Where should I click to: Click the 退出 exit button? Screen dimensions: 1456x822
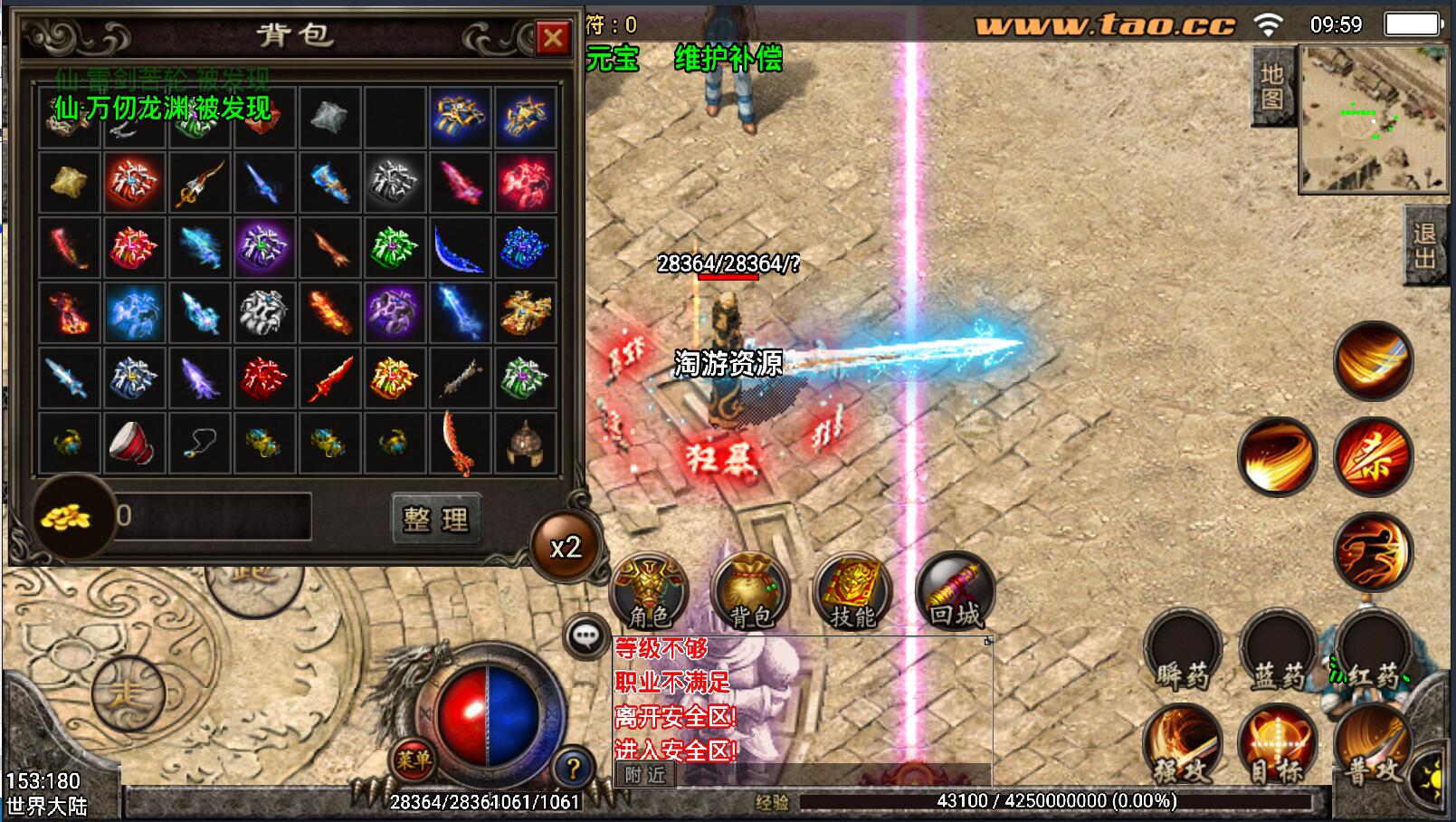point(1424,246)
